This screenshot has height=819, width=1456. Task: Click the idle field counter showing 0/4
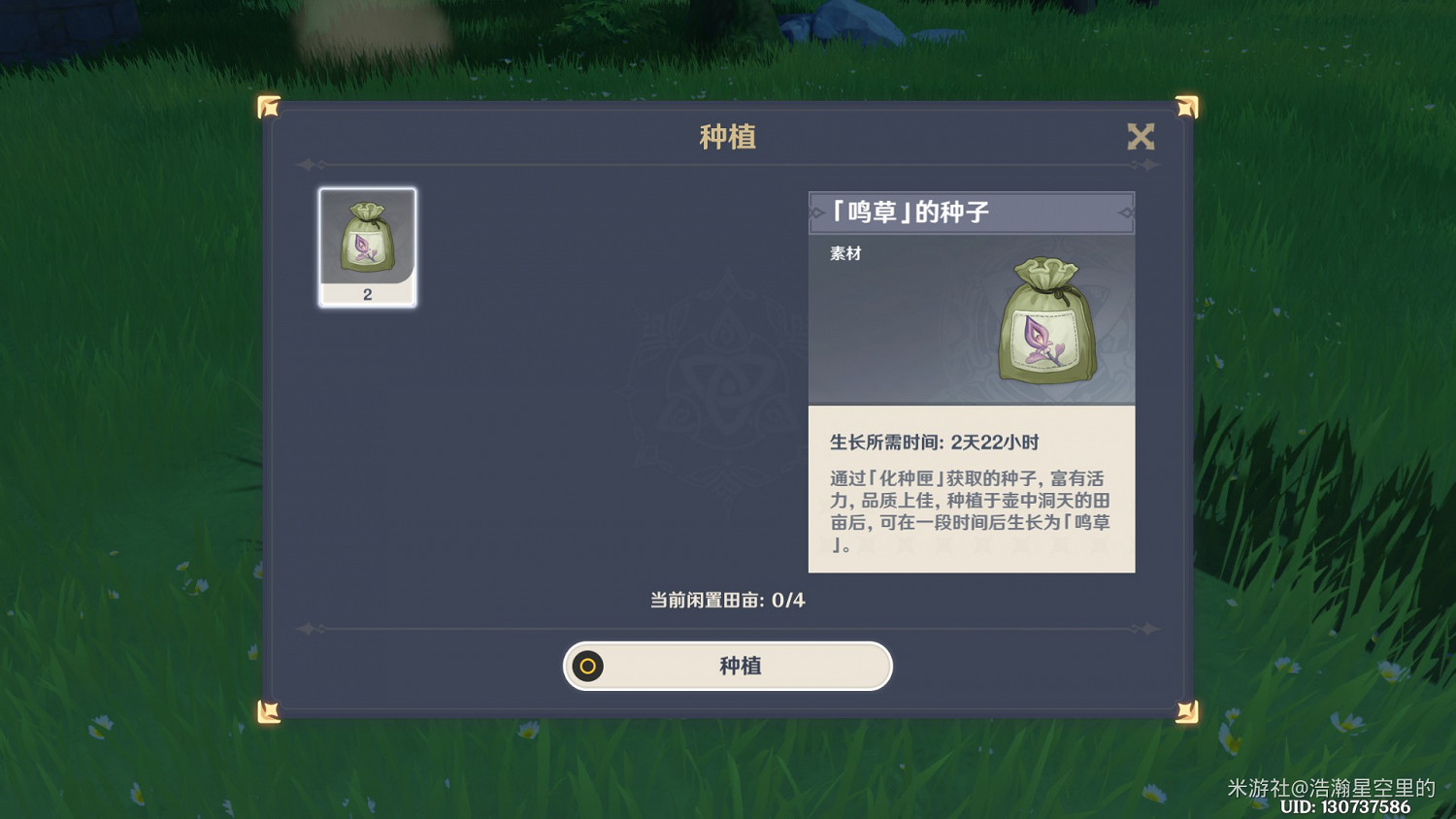coord(728,601)
